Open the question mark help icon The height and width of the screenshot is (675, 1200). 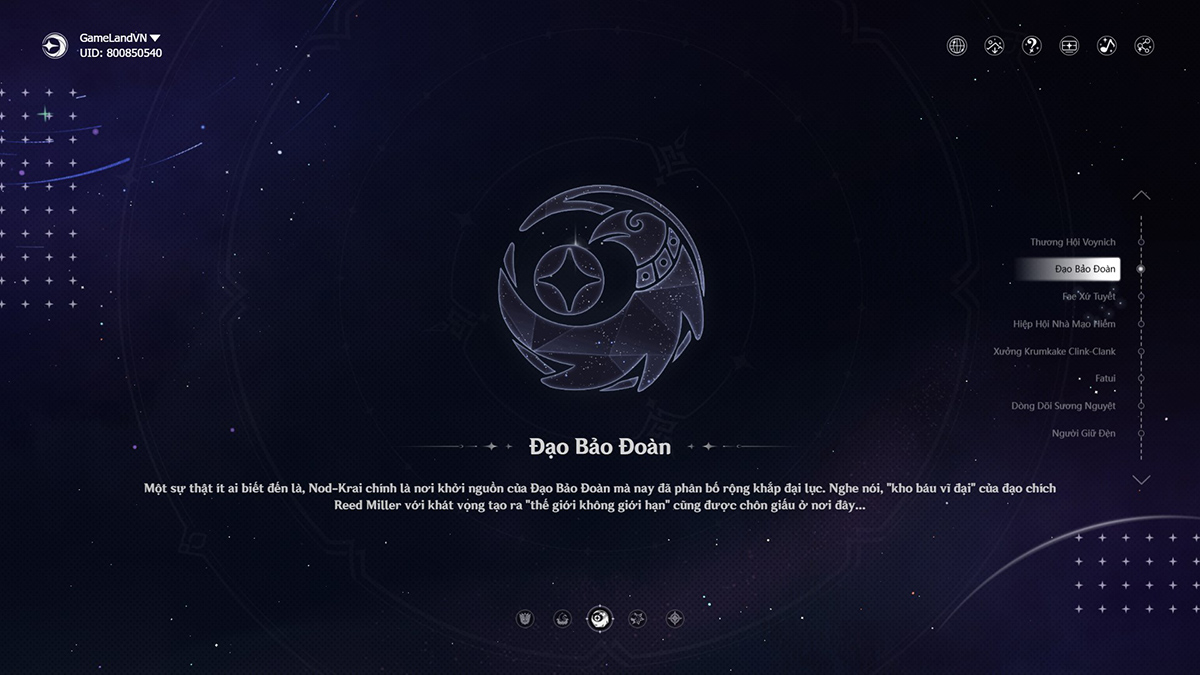(1032, 46)
